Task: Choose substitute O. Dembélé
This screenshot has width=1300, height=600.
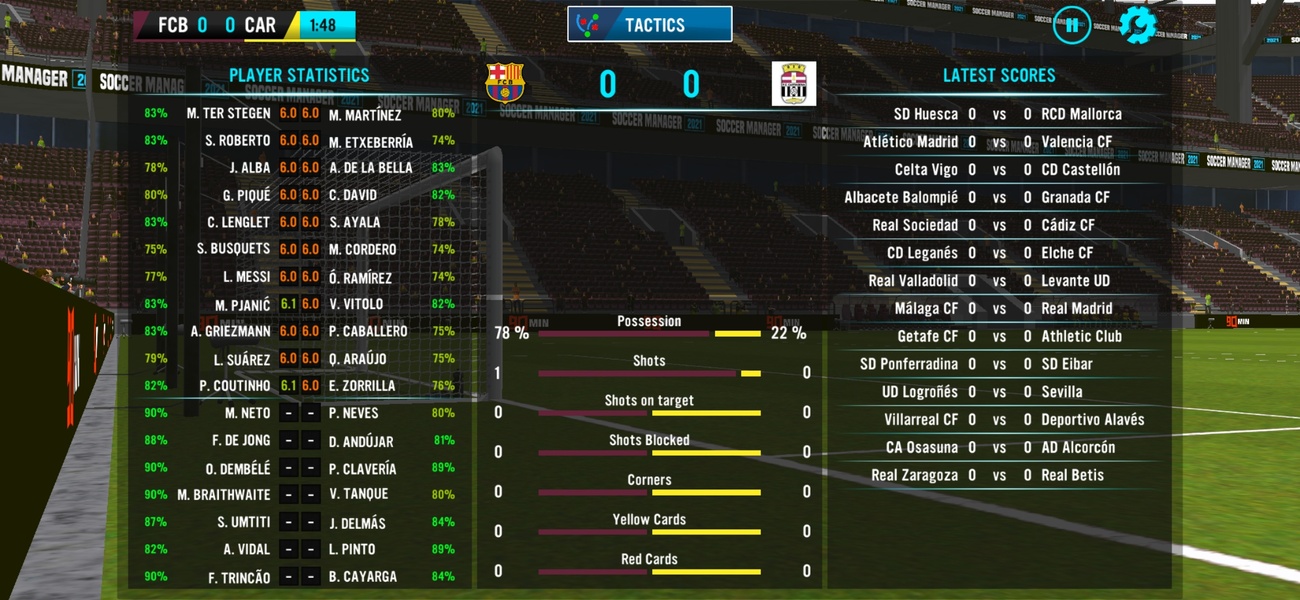Action: coord(238,469)
